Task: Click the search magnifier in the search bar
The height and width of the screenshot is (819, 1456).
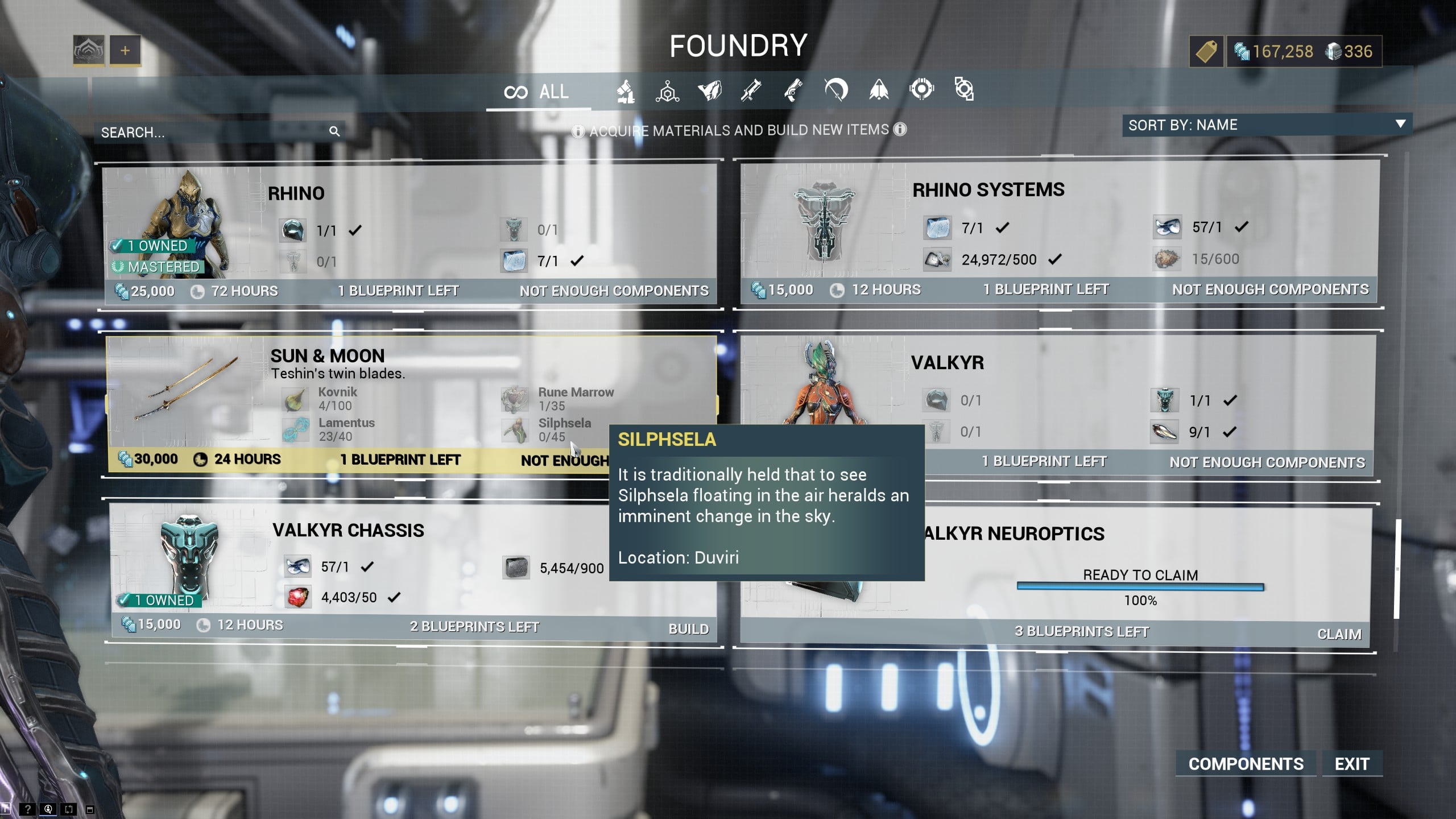Action: pos(336,131)
